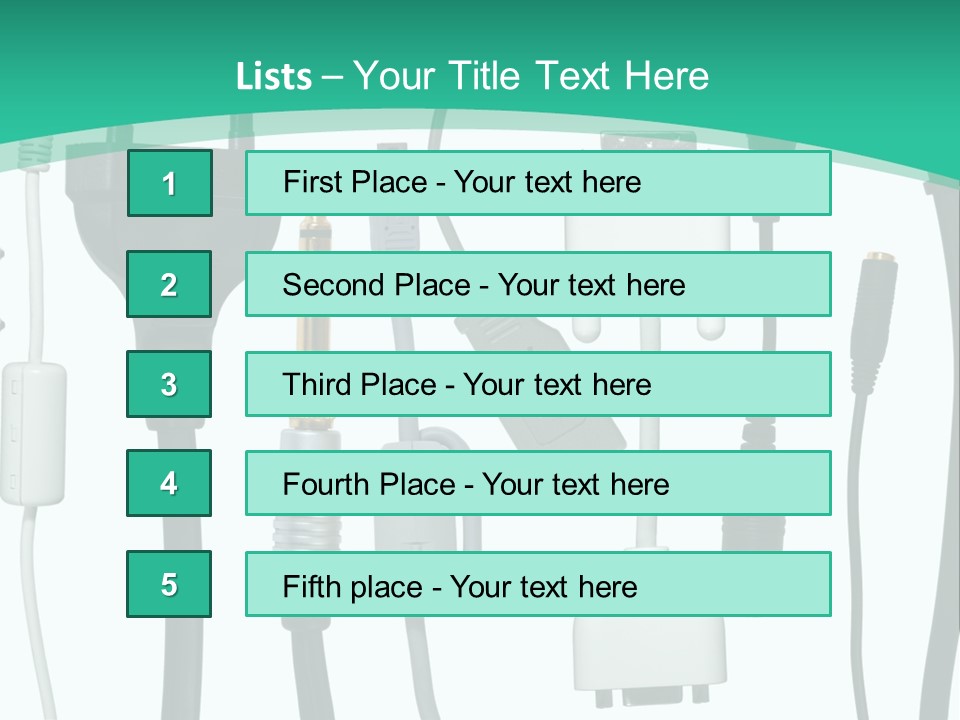Click the First Place text row

[x=538, y=183]
